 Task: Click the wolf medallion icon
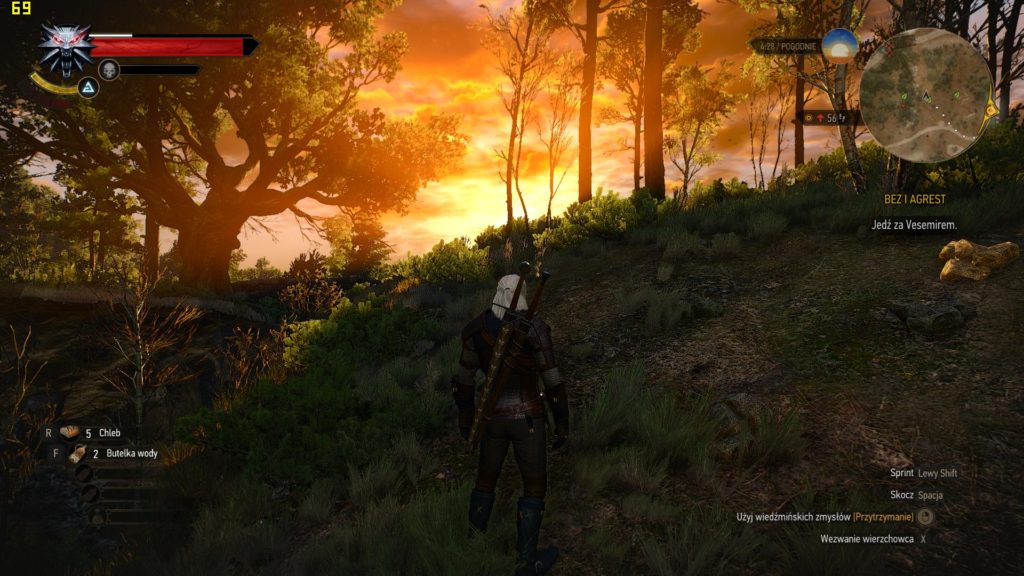(x=65, y=49)
